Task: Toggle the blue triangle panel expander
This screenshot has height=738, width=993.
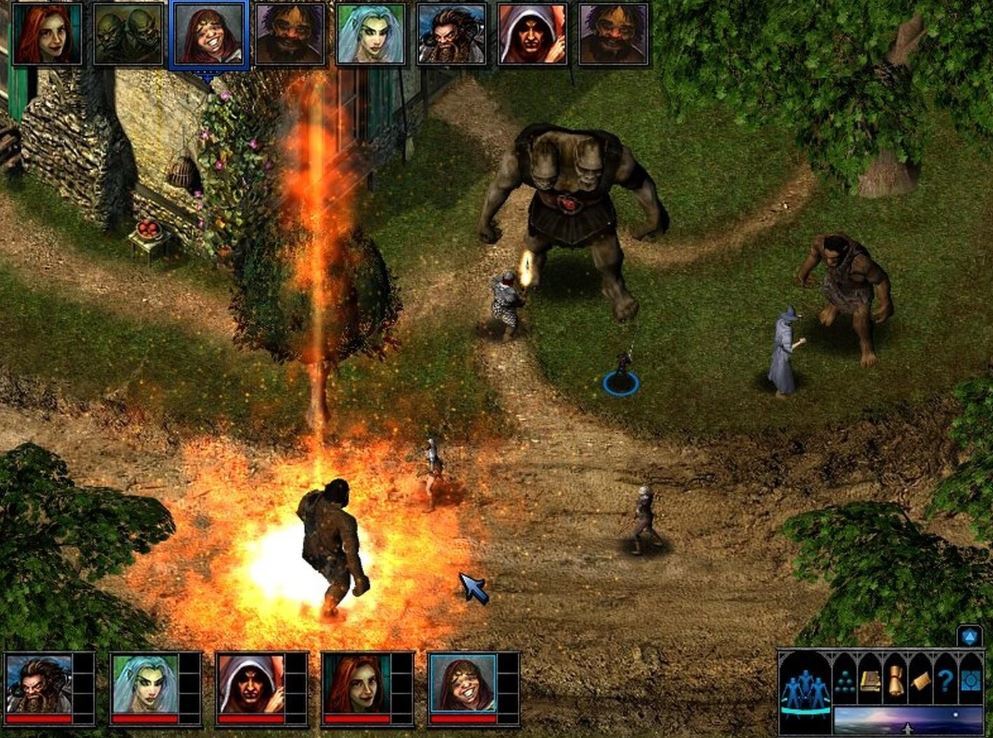Action: pyautogui.click(x=969, y=636)
